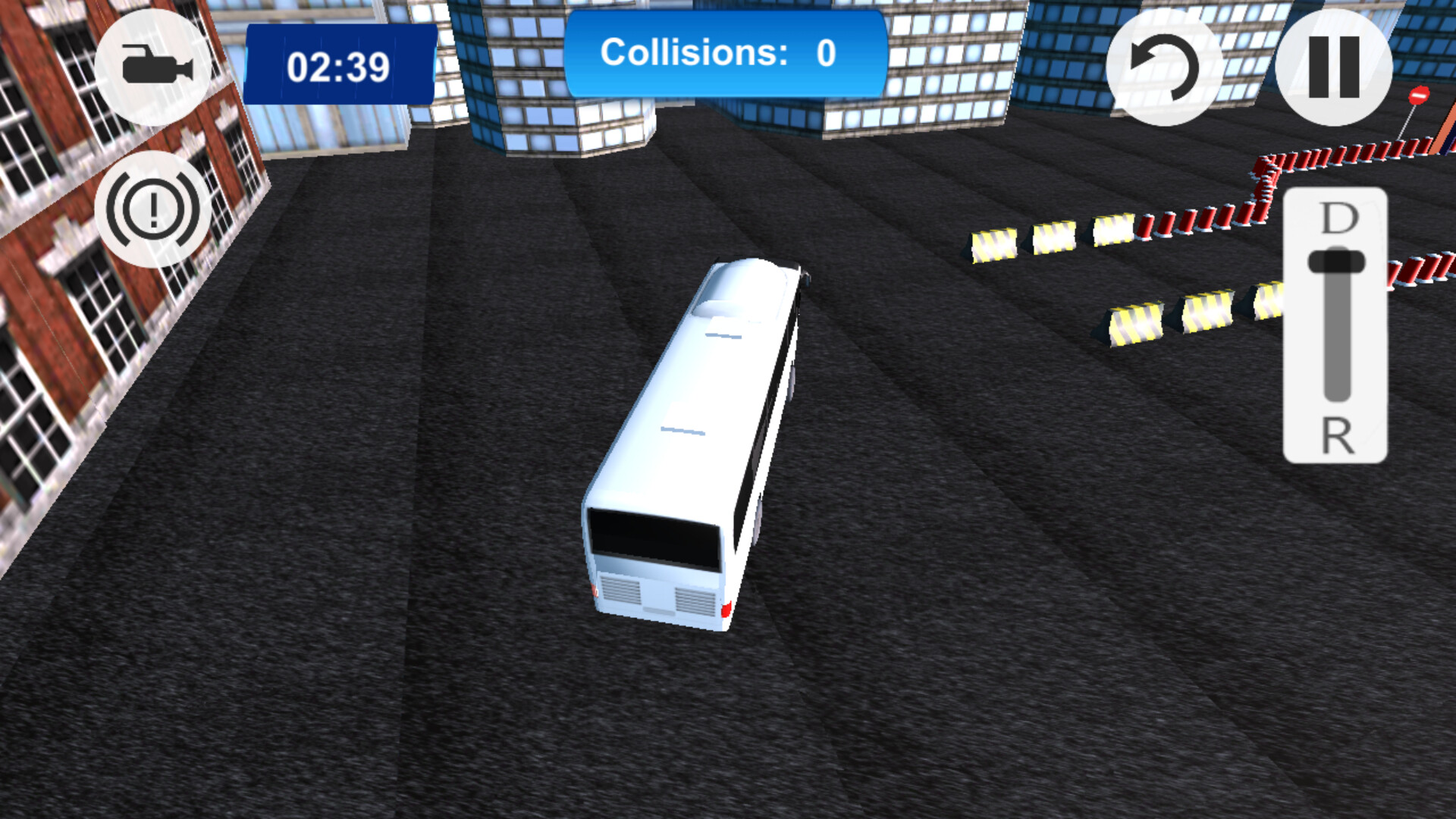Image resolution: width=1456 pixels, height=819 pixels.
Task: Click the 02:39 timer display
Action: pyautogui.click(x=339, y=68)
